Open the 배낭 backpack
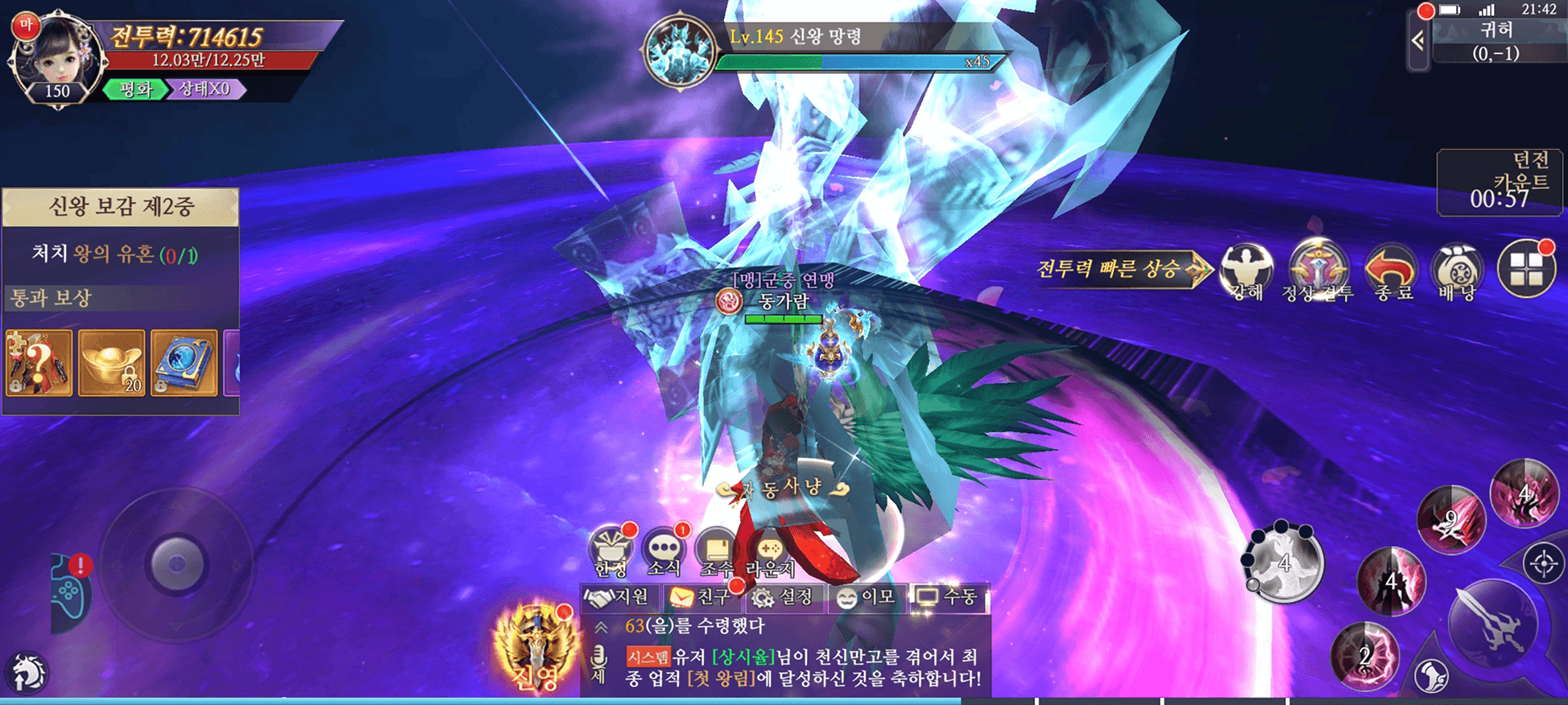Image resolution: width=1568 pixels, height=705 pixels. (x=1457, y=271)
